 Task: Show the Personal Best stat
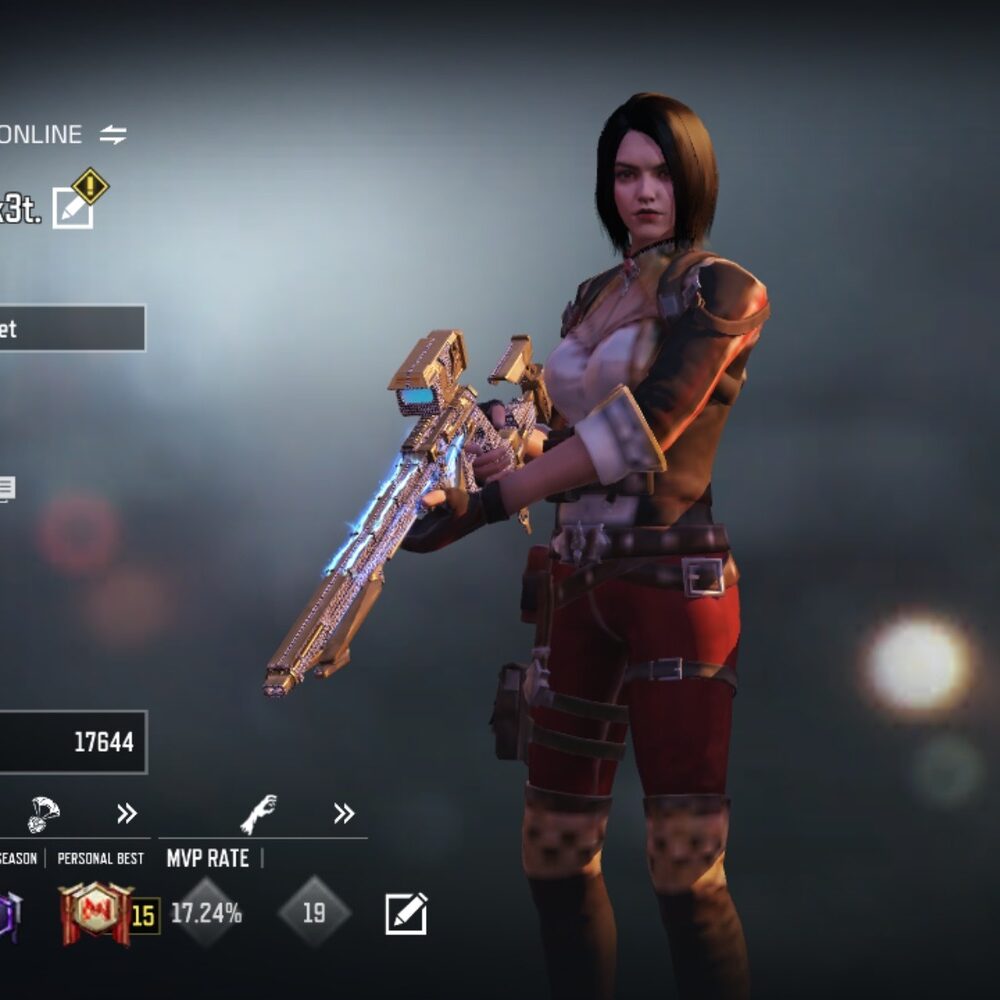100,858
